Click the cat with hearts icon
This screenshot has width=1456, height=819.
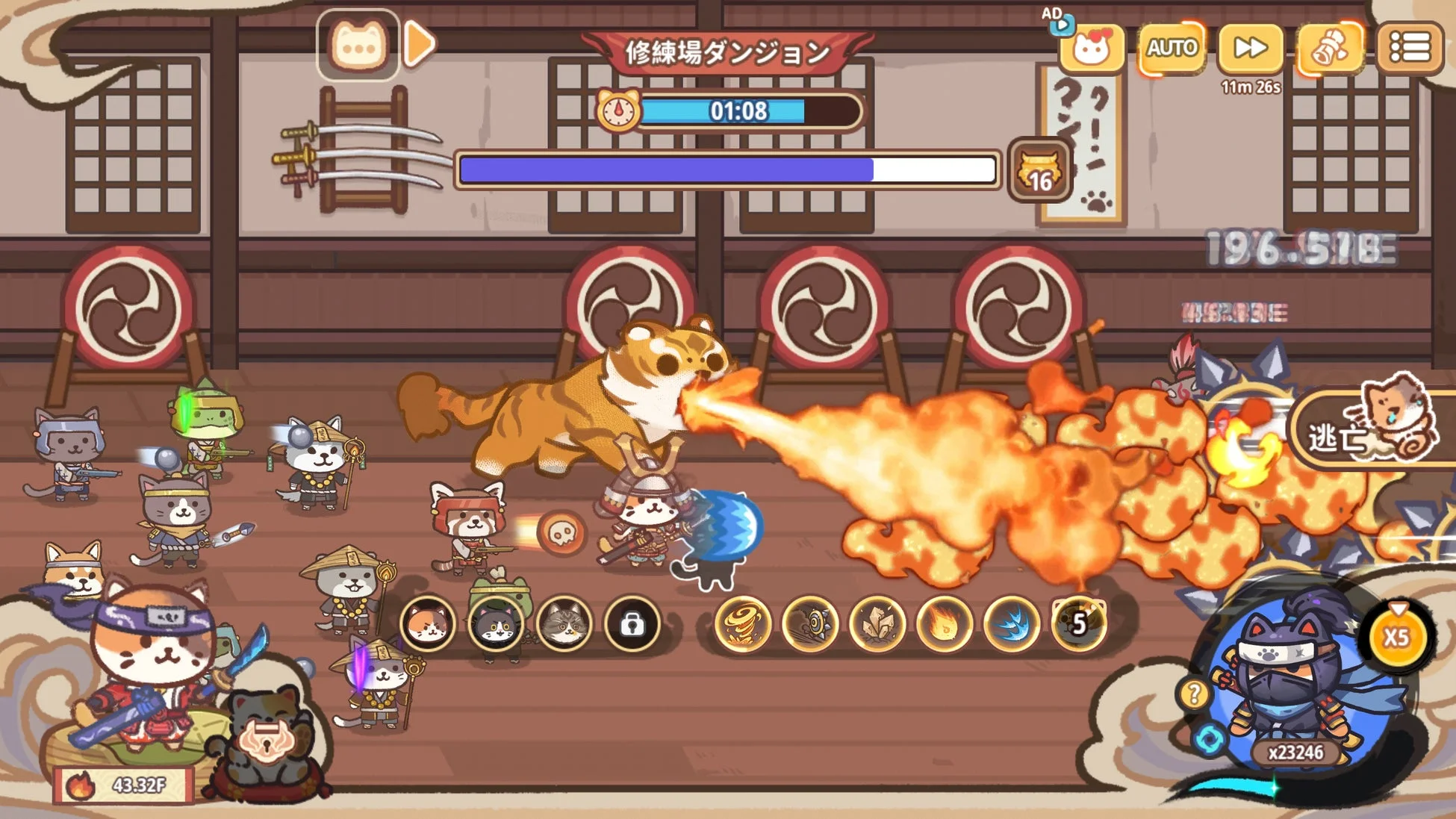click(x=1092, y=48)
